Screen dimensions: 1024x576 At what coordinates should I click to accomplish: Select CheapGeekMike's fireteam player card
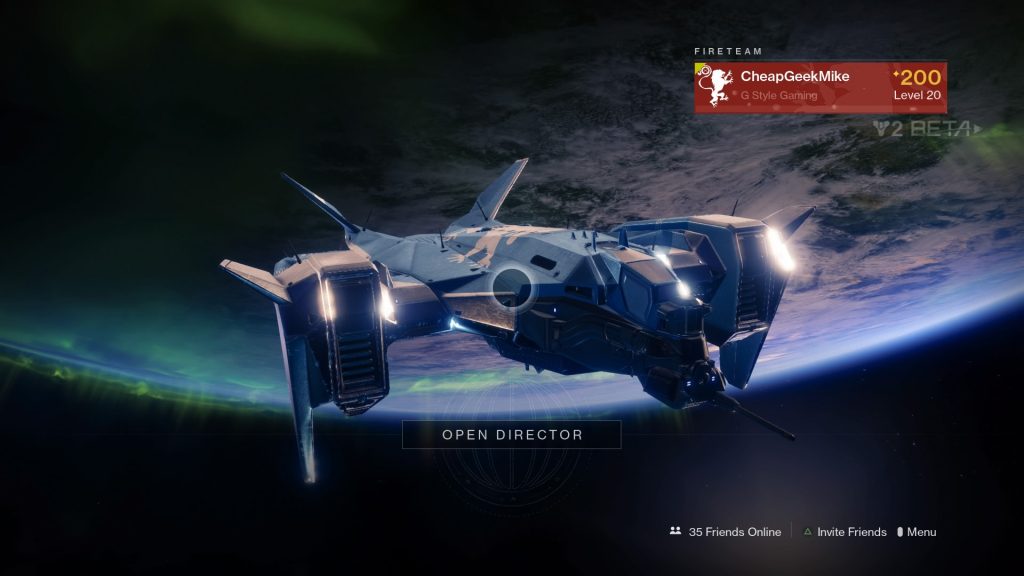pos(820,88)
